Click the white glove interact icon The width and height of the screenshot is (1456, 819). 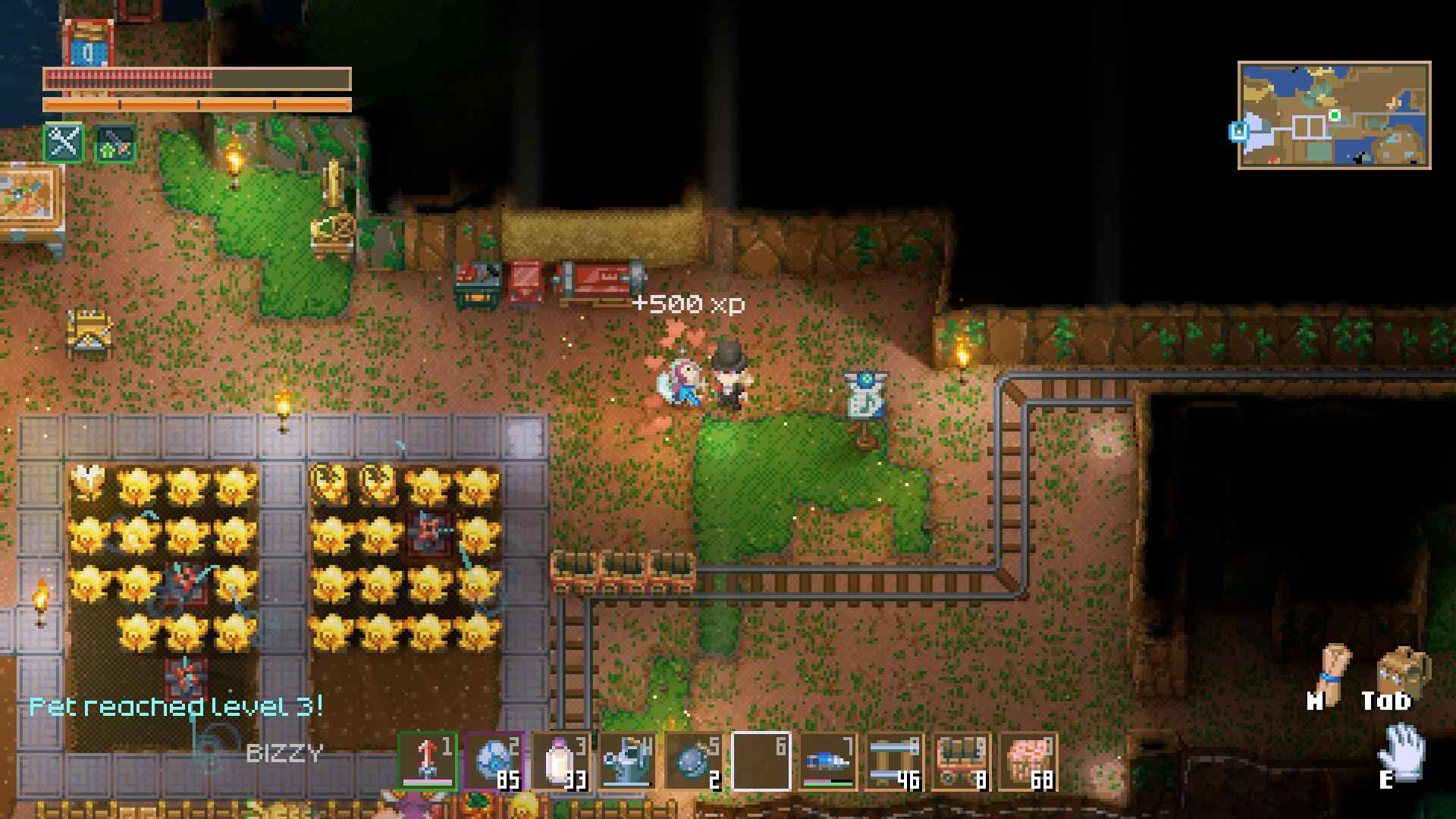(1403, 752)
